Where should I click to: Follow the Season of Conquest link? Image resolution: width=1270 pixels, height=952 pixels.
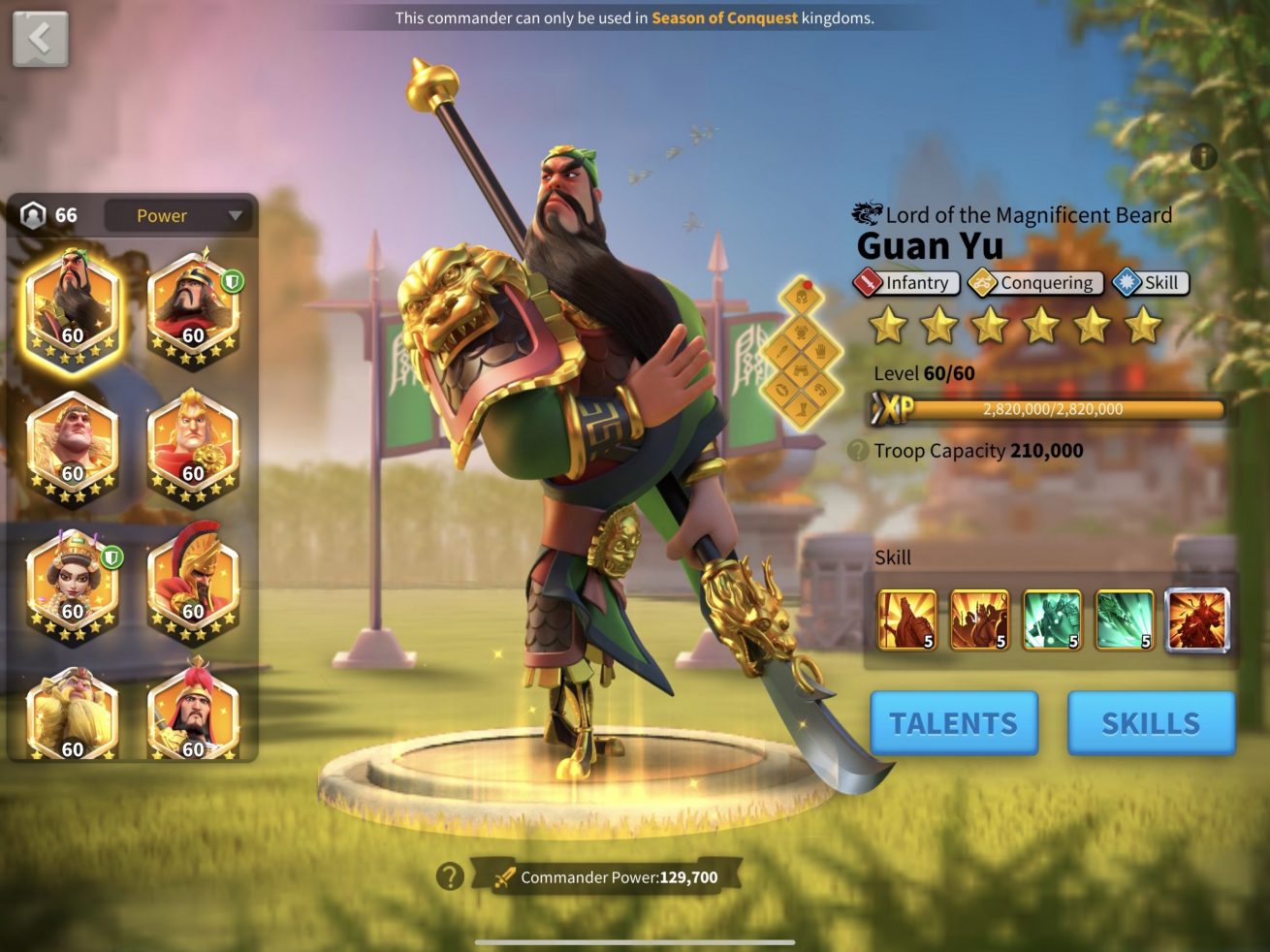(724, 17)
